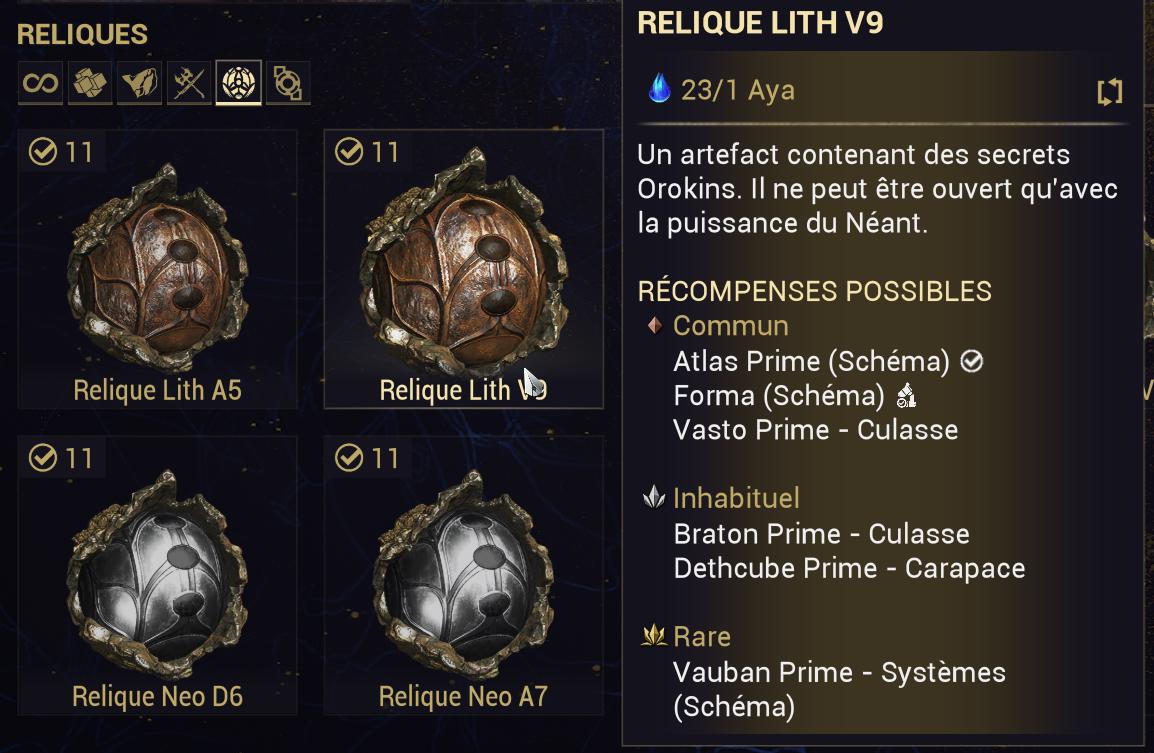Switch to the stacked cubes category filter

click(x=90, y=83)
